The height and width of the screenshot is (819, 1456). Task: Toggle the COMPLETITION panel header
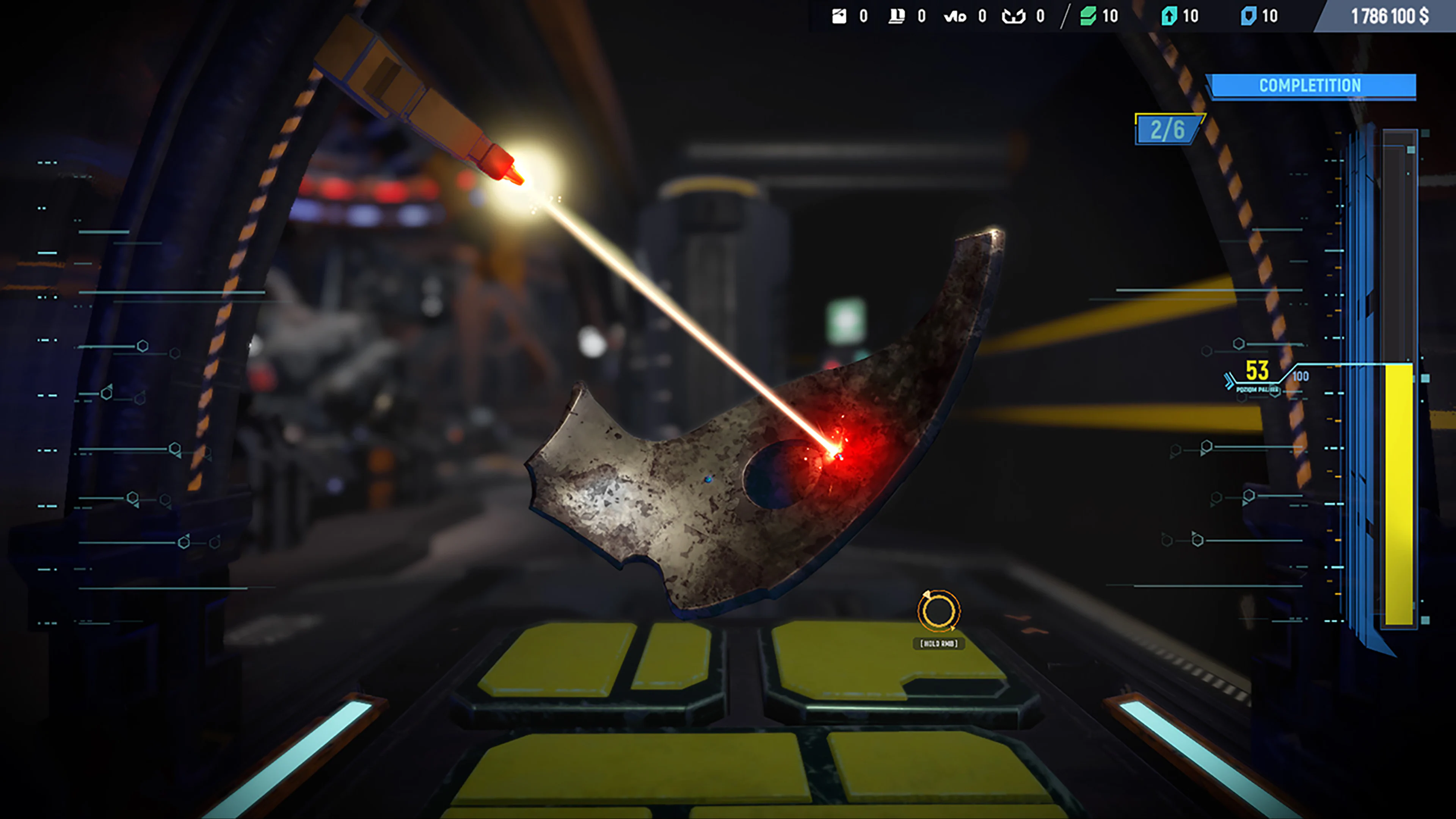pos(1310,86)
